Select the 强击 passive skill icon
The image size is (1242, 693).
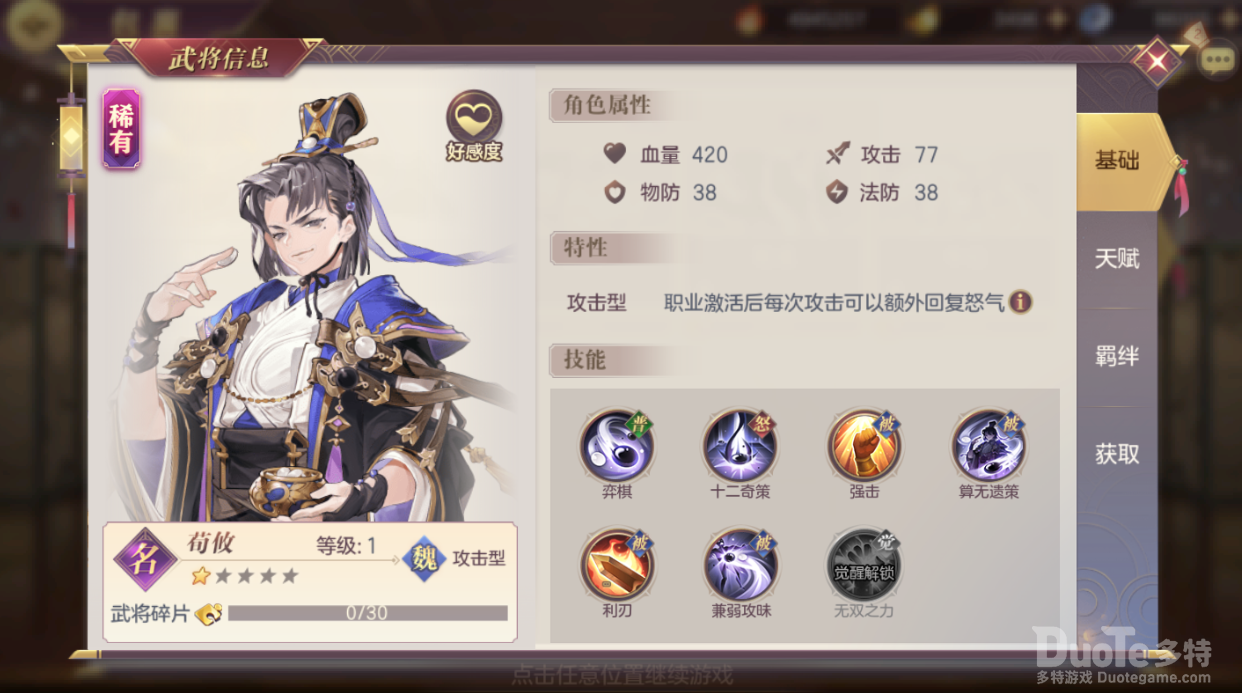click(863, 446)
